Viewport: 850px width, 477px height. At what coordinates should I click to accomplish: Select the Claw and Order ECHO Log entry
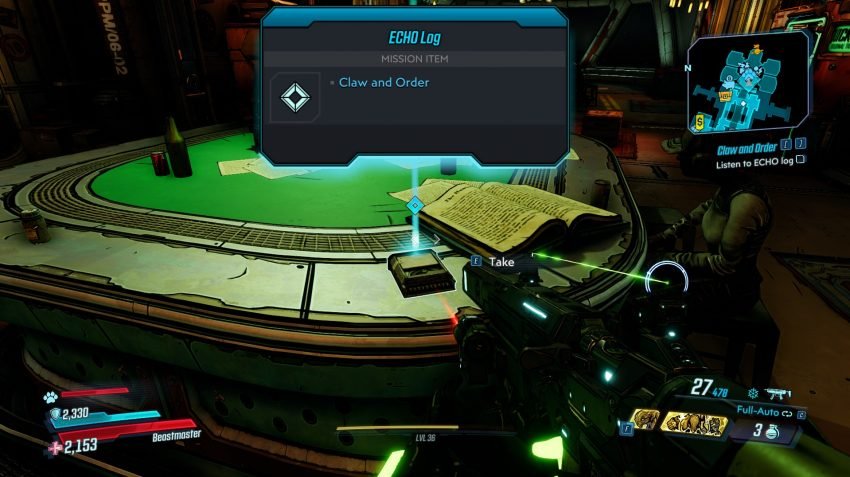click(x=386, y=82)
